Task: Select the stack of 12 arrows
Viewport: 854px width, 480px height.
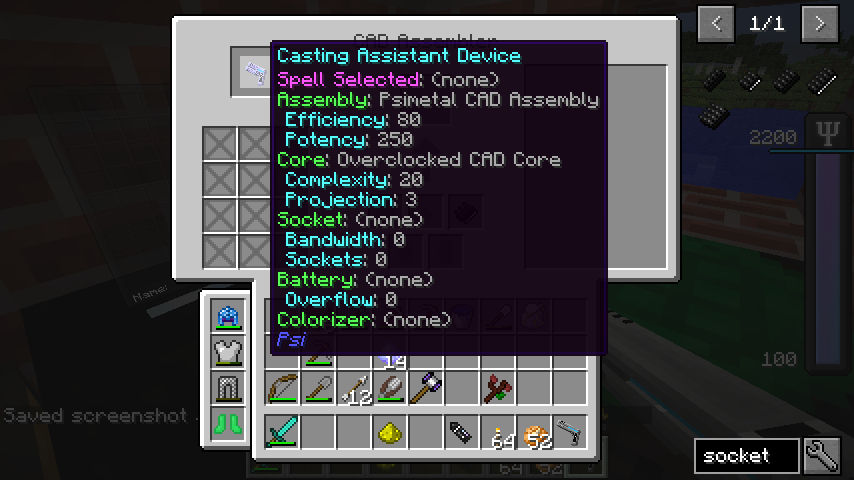Action: (x=355, y=387)
